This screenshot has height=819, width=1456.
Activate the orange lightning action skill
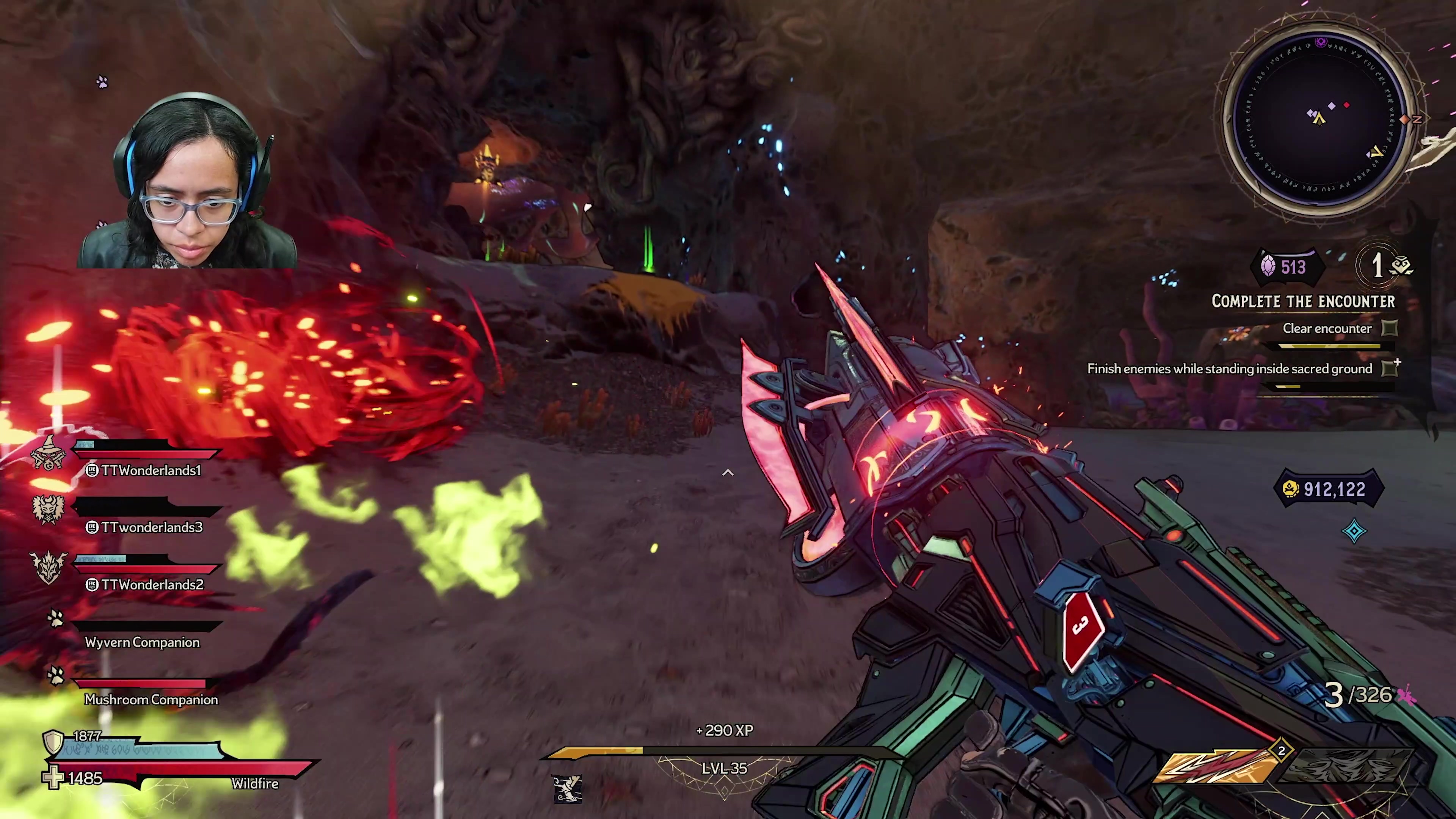pos(1214,766)
